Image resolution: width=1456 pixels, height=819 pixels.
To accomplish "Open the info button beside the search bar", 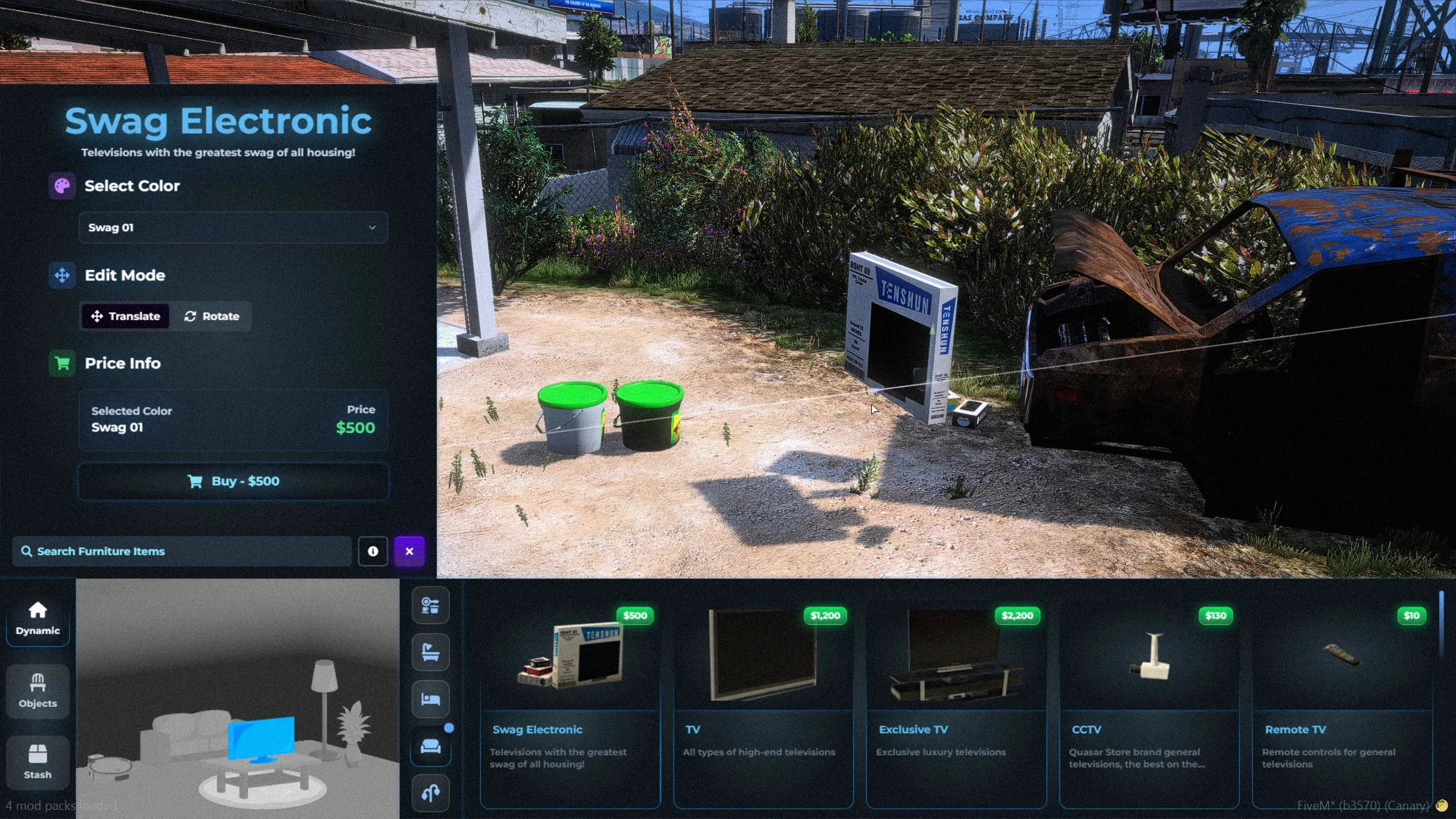I will [x=373, y=551].
